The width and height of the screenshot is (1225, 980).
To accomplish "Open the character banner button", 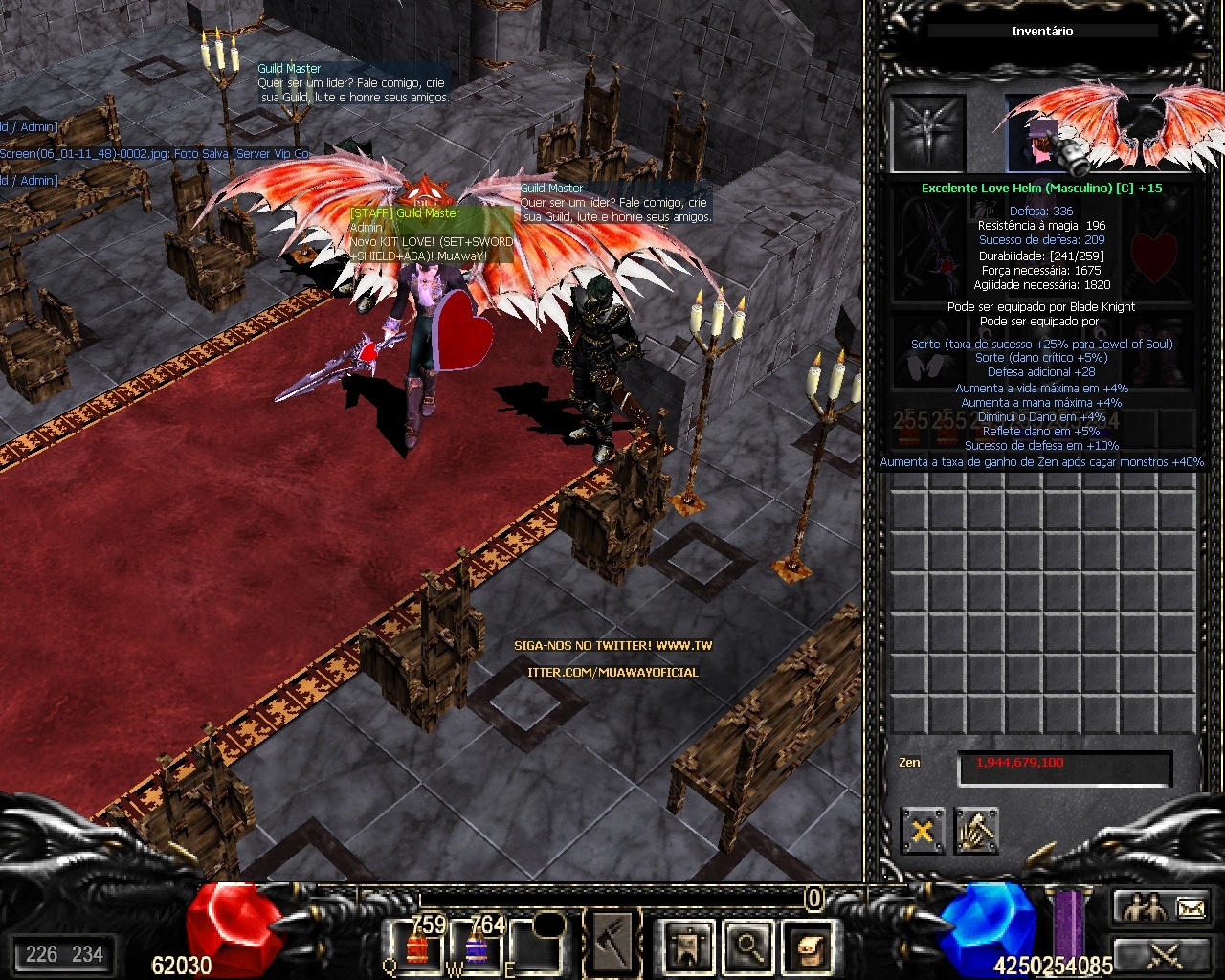I will coord(689,946).
